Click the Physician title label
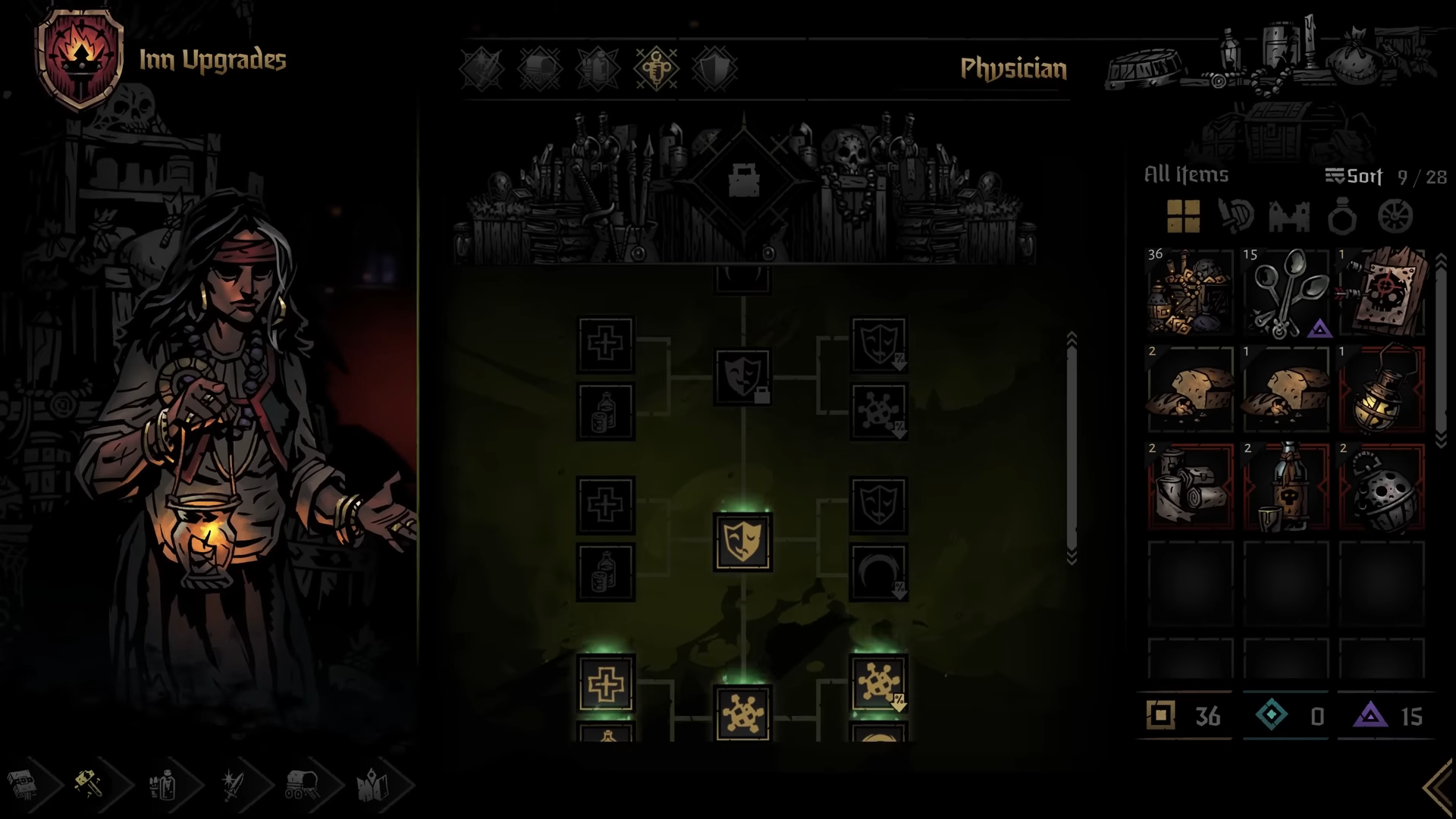Viewport: 1456px width, 819px height. point(1012,70)
